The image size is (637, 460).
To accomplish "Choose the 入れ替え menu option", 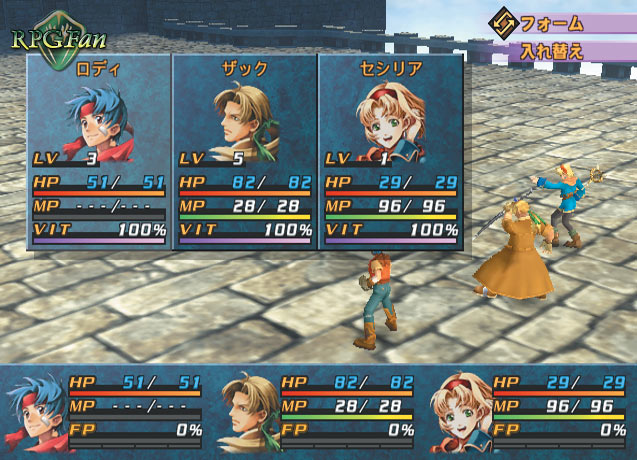I will [558, 50].
